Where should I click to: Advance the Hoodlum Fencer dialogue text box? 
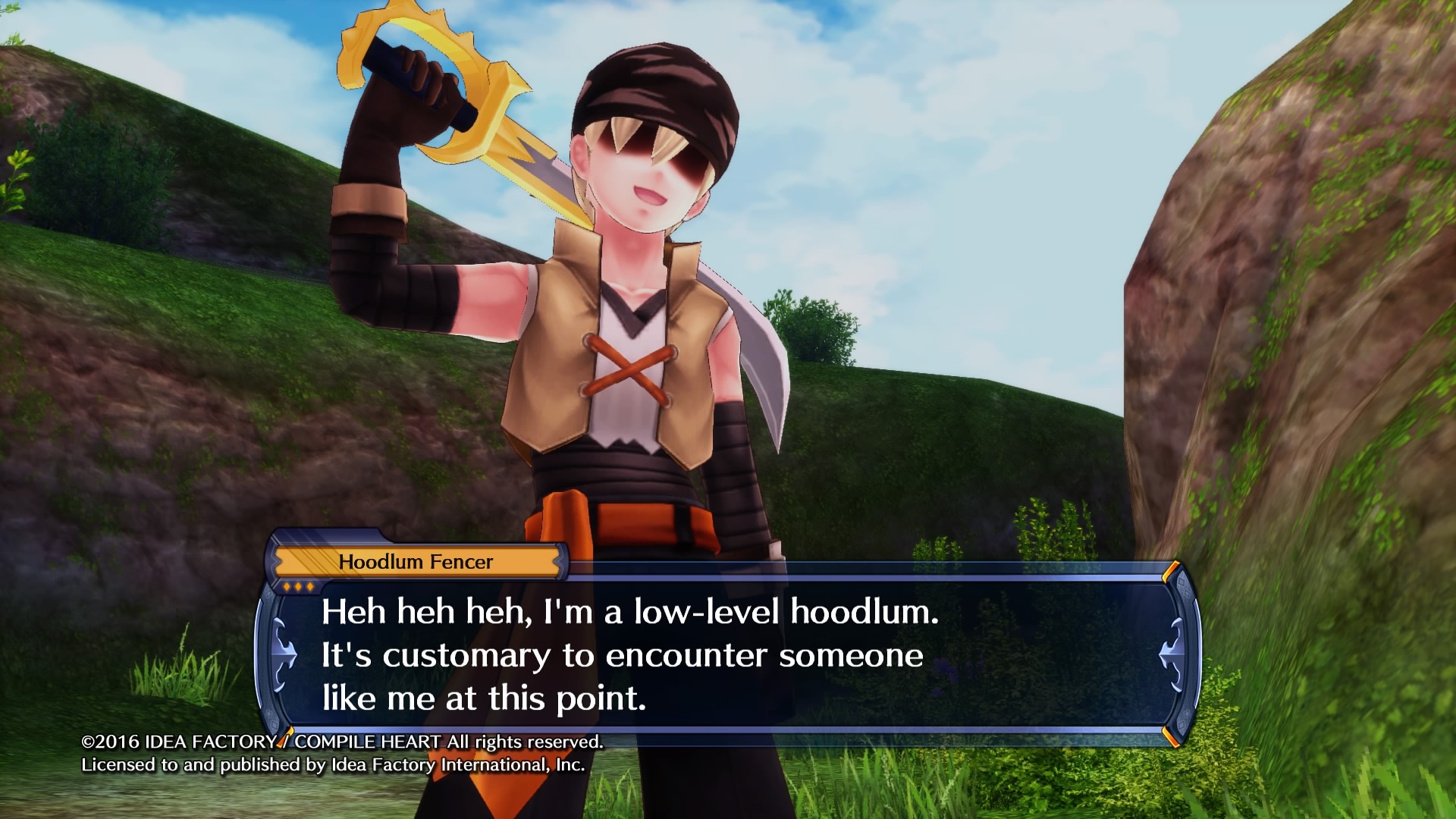[x=726, y=655]
